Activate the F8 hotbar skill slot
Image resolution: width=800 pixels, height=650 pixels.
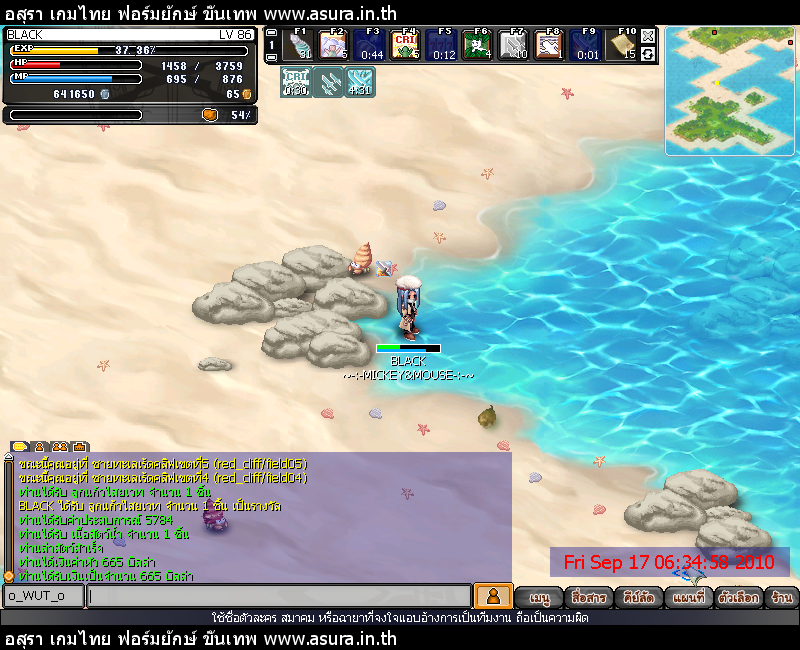(548, 46)
